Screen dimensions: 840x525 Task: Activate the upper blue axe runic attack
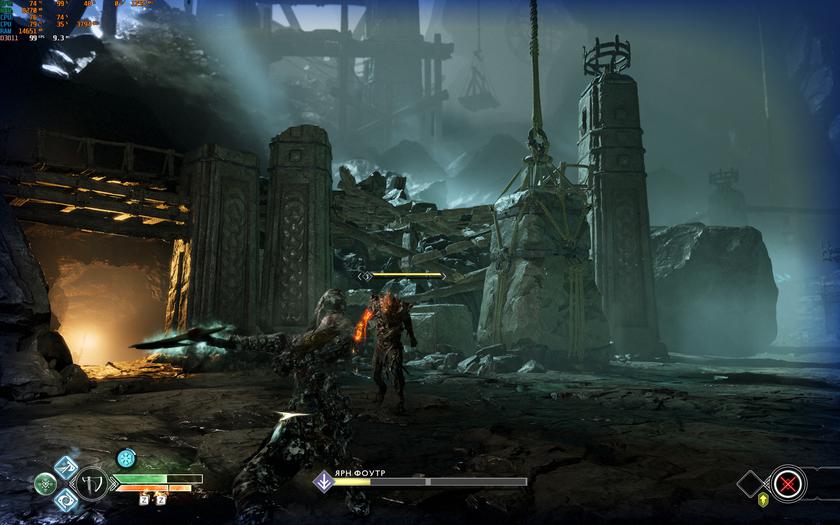point(66,467)
